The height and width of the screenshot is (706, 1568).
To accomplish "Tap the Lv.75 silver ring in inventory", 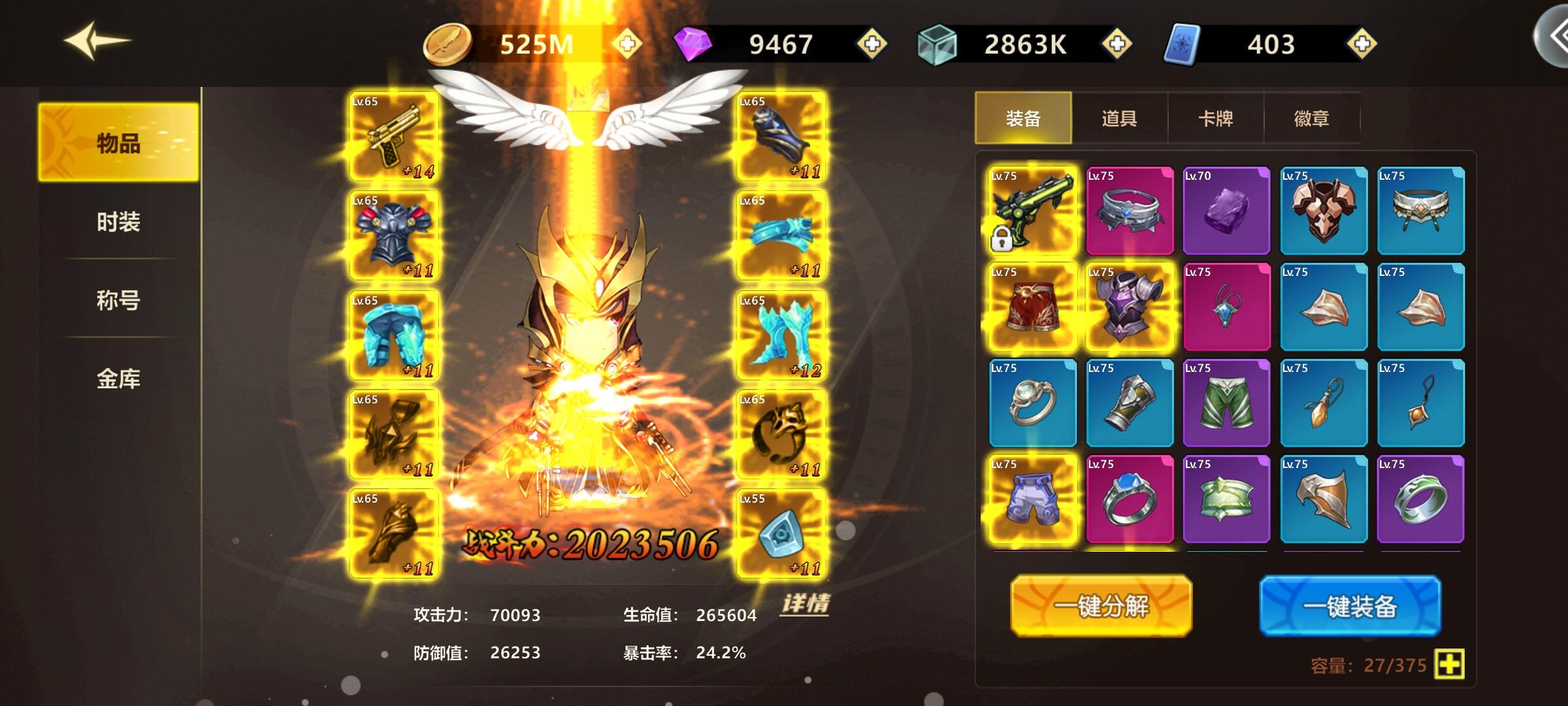I will click(1031, 404).
